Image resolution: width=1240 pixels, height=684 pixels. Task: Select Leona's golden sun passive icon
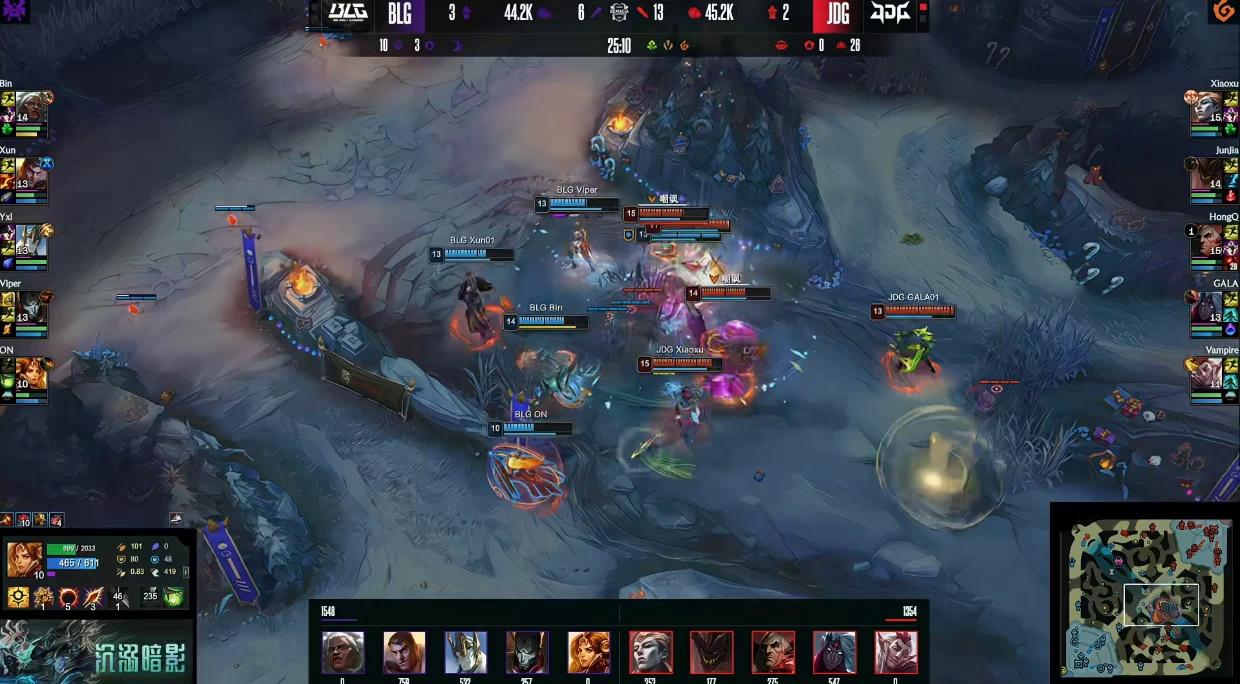(17, 597)
